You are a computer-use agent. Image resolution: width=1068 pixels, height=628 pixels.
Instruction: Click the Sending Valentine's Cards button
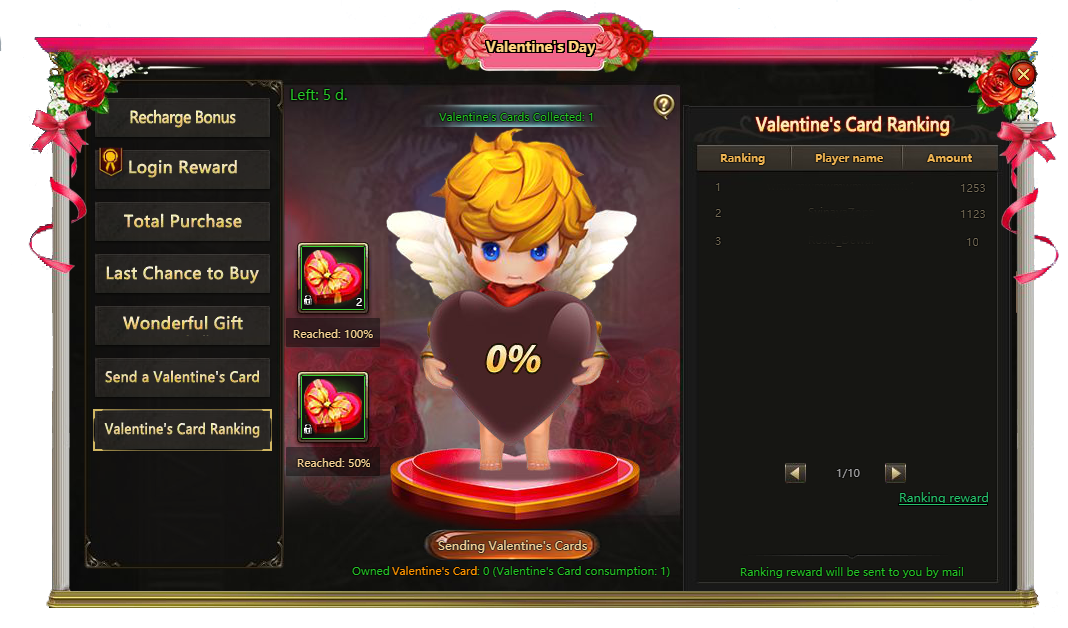pyautogui.click(x=512, y=546)
